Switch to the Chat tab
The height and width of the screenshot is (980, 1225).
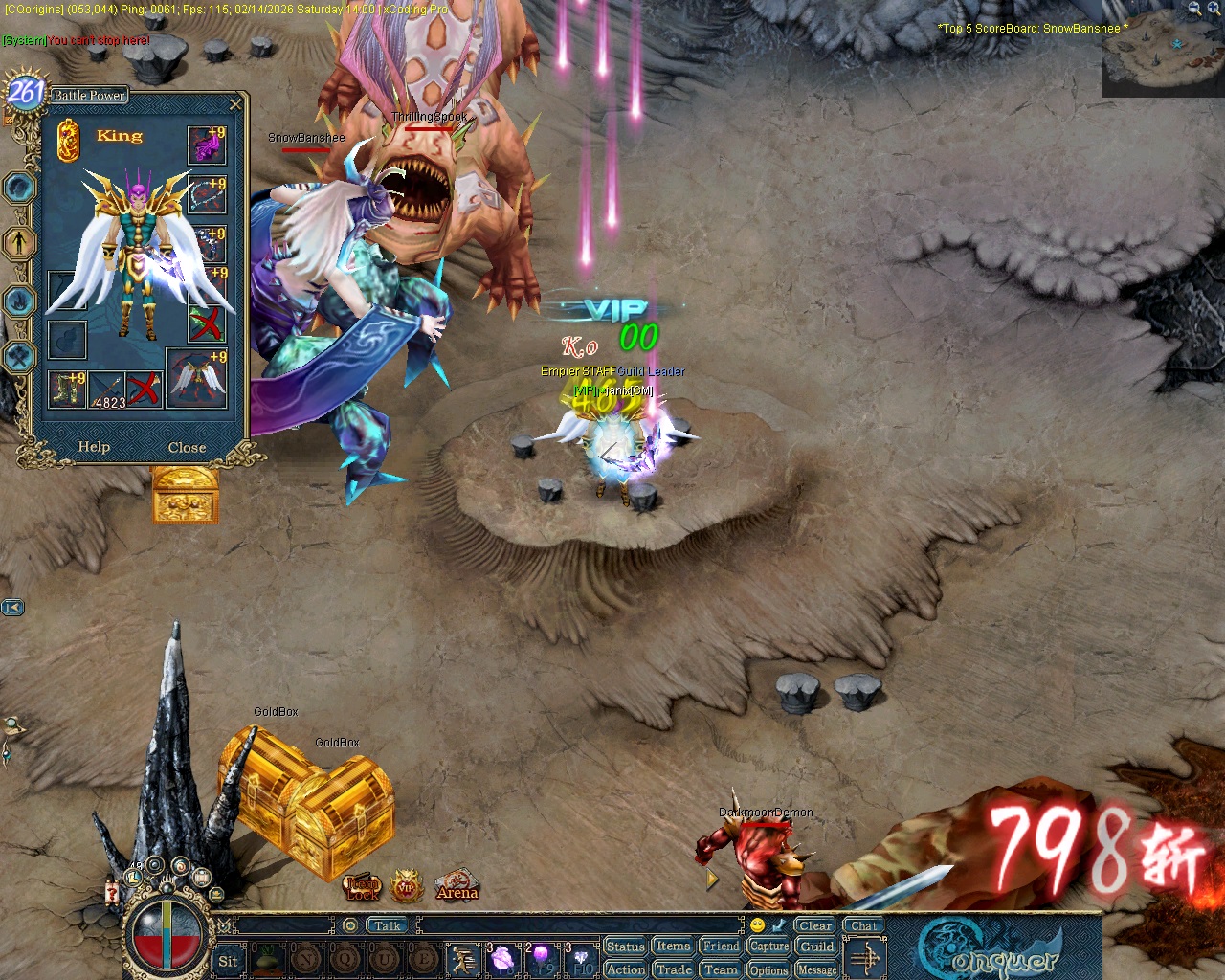pyautogui.click(x=863, y=925)
